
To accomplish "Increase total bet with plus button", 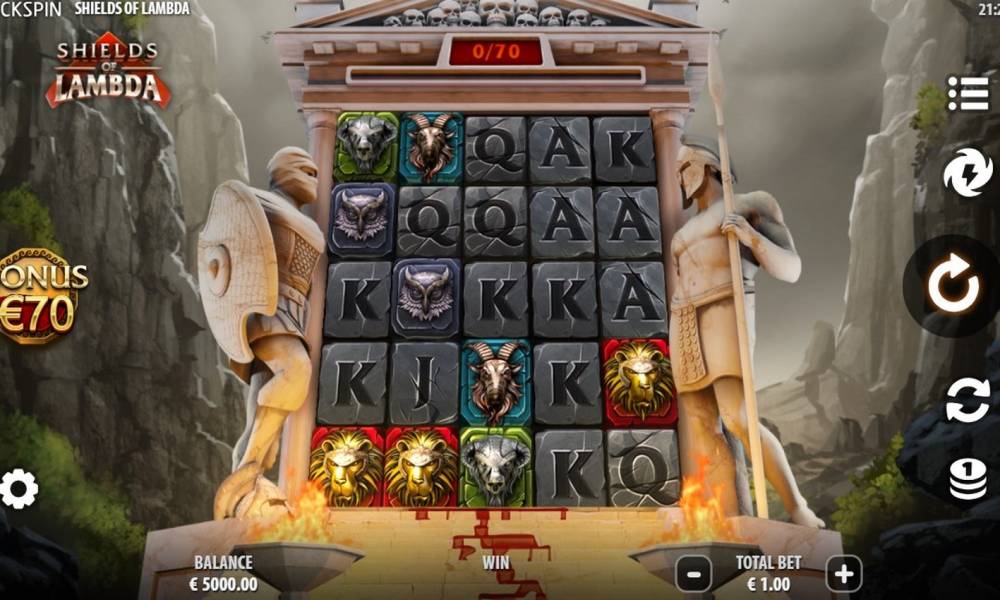I will (844, 574).
